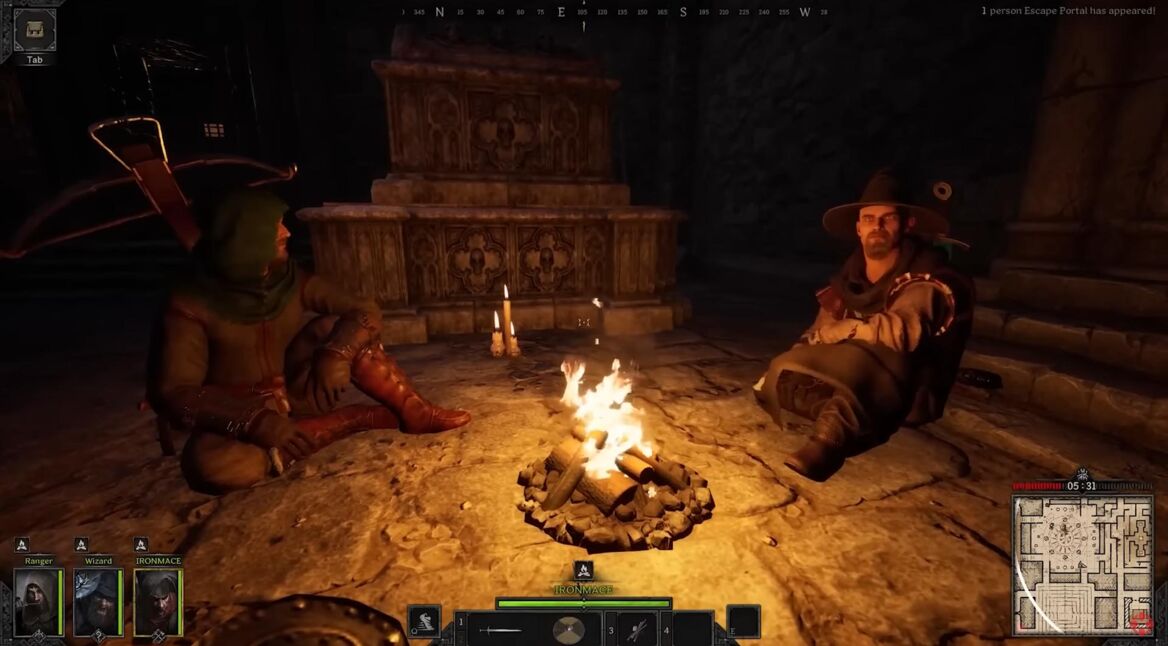Select the sword weapon in hotbar slot 1

click(x=500, y=630)
